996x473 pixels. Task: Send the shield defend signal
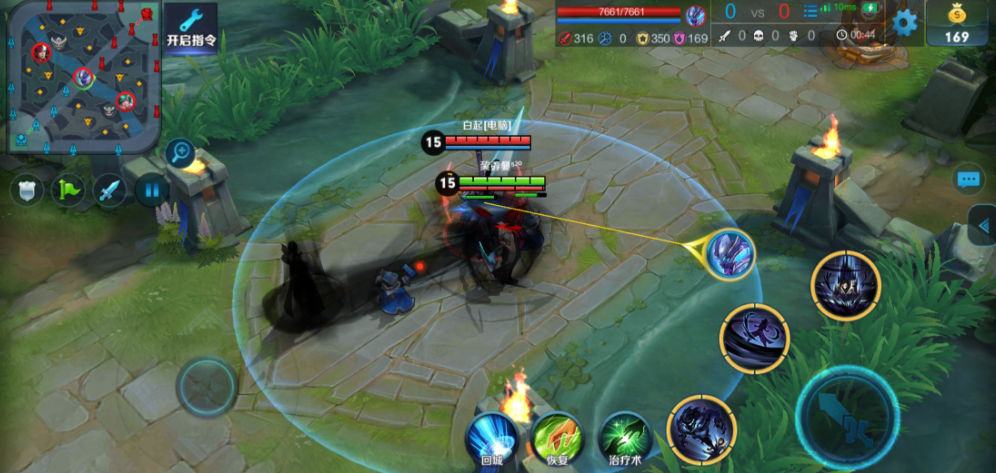[27, 190]
